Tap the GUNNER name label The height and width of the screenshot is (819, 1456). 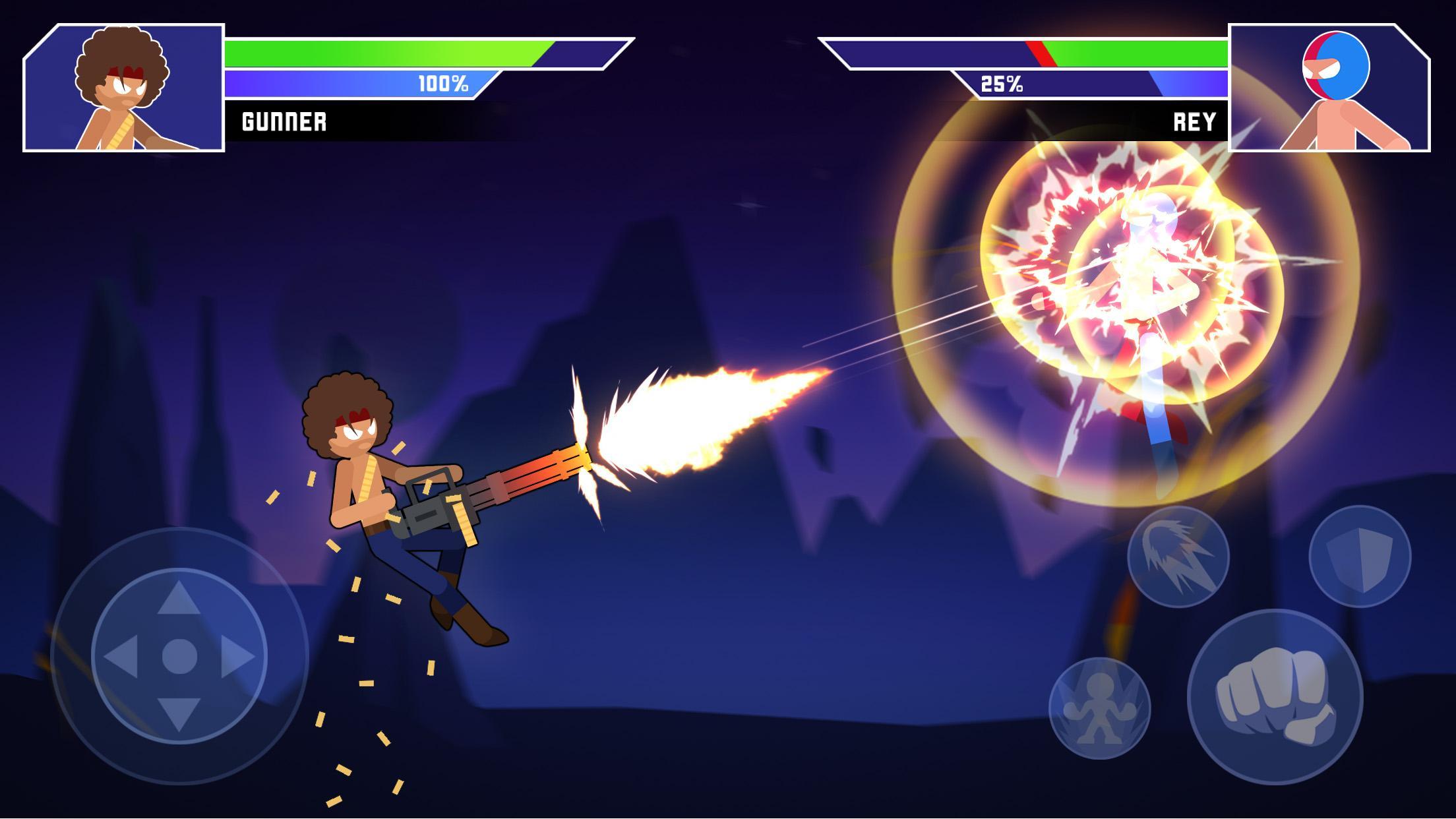284,121
